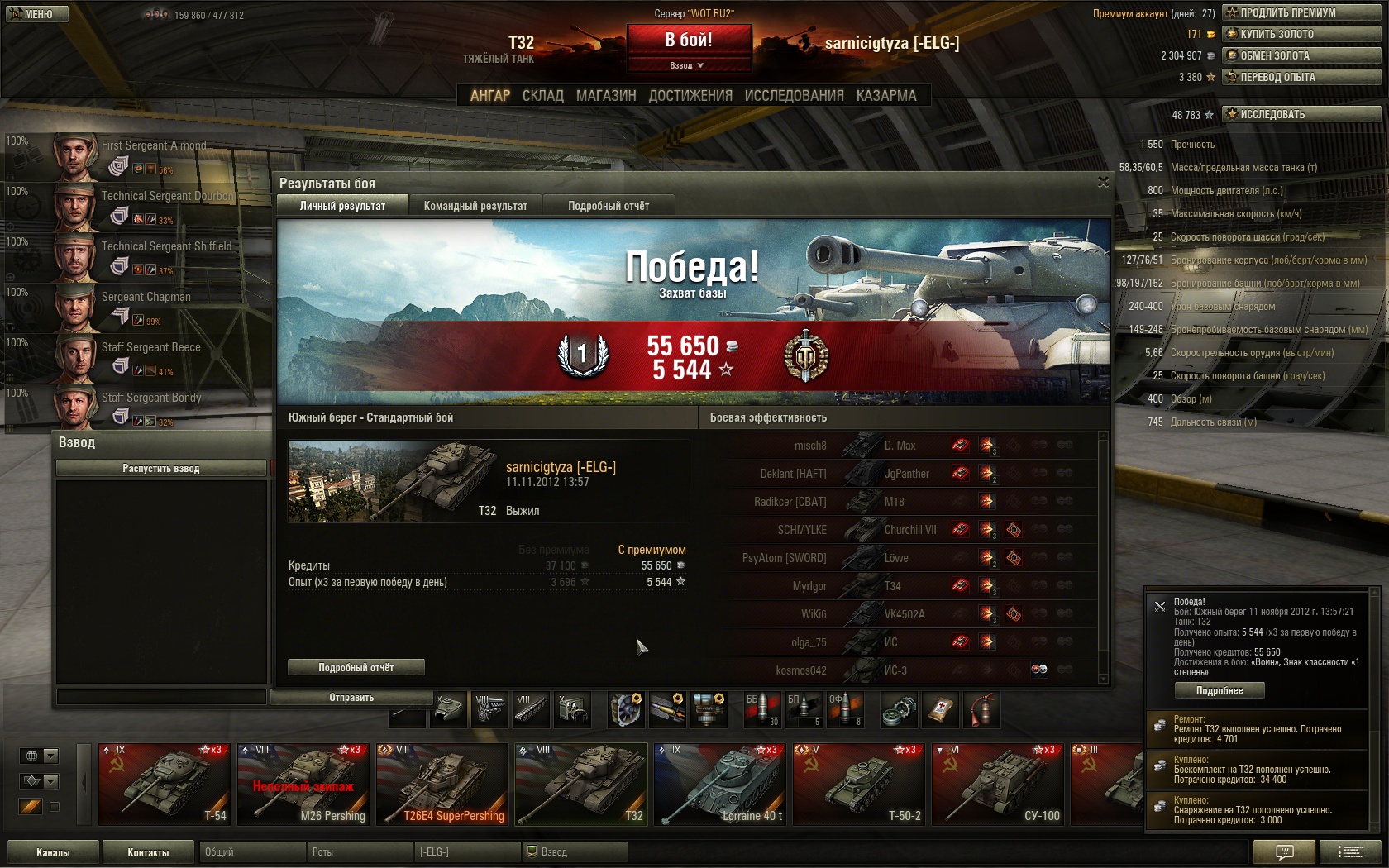The image size is (1389, 868).
Task: Open the КАЗАРМА section
Action: point(885,96)
